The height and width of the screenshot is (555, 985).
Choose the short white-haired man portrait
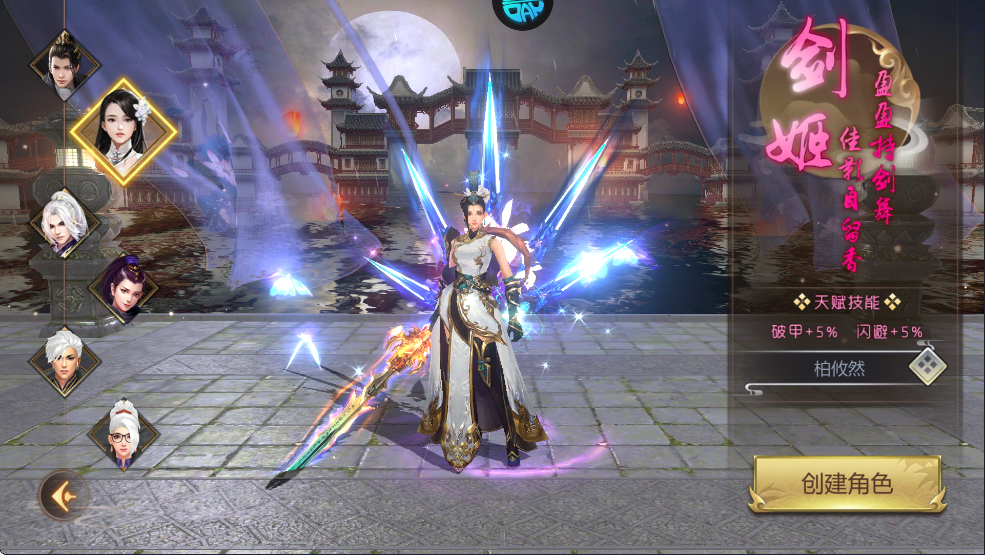65,361
